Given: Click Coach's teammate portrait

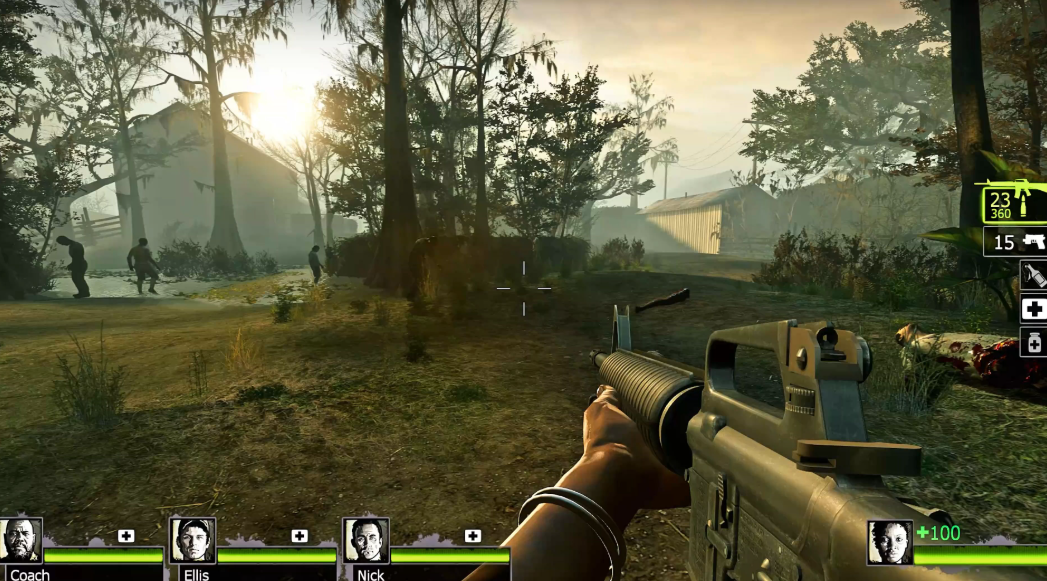Looking at the screenshot, I should [x=21, y=540].
